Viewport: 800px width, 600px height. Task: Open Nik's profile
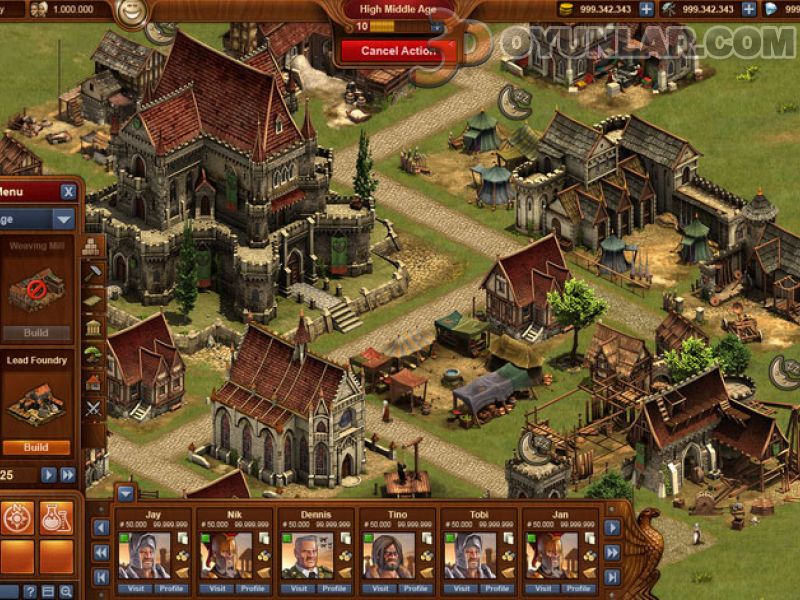click(254, 588)
